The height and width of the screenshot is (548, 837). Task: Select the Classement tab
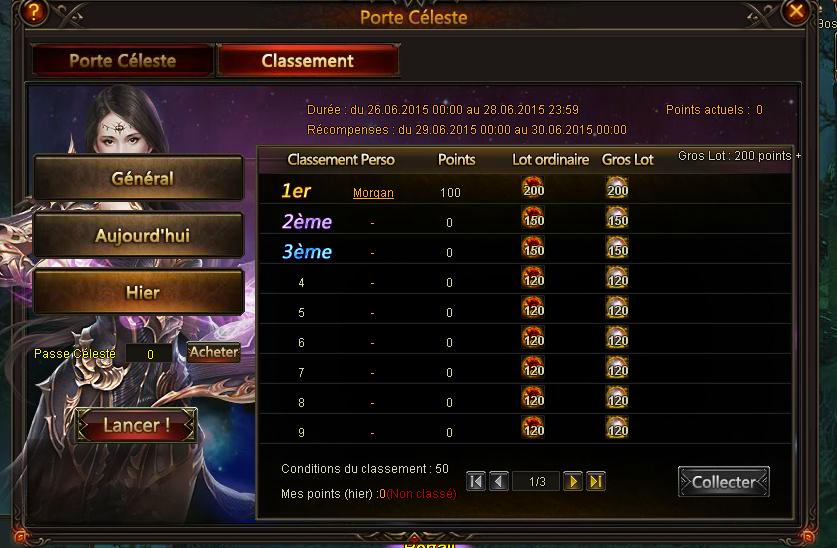pyautogui.click(x=307, y=60)
